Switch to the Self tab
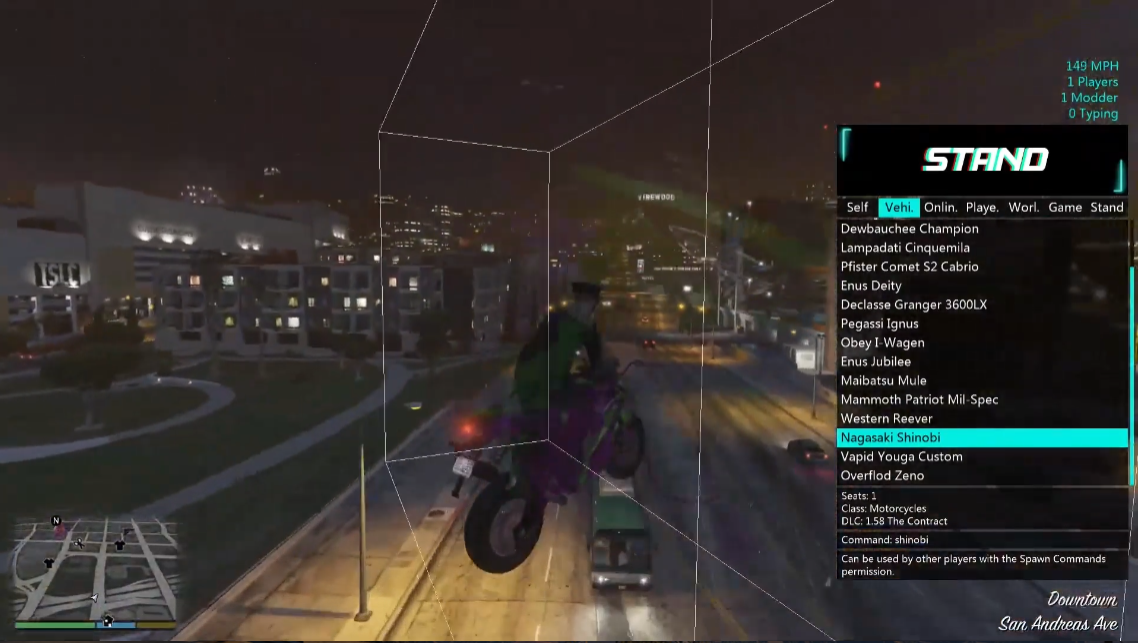This screenshot has height=643, width=1138. coord(857,207)
